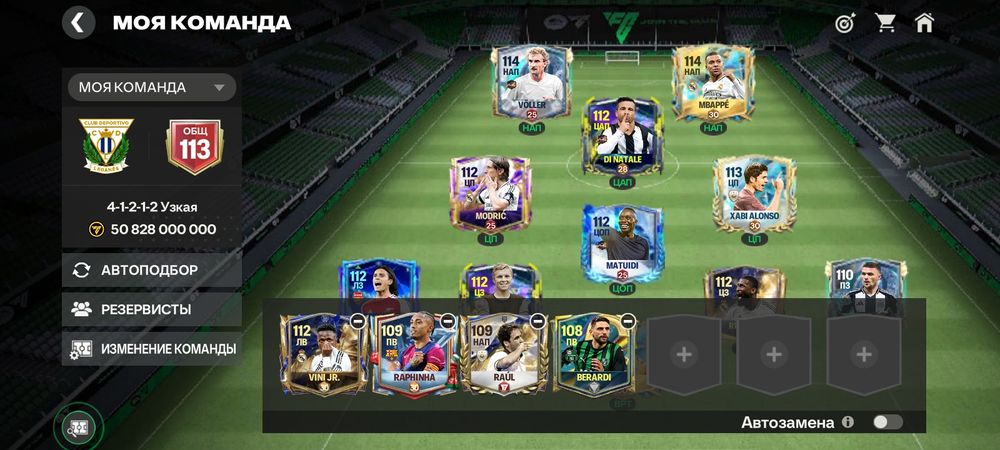The width and height of the screenshot is (1000, 450).
Task: Choose the Völler forward card
Action: 531,84
